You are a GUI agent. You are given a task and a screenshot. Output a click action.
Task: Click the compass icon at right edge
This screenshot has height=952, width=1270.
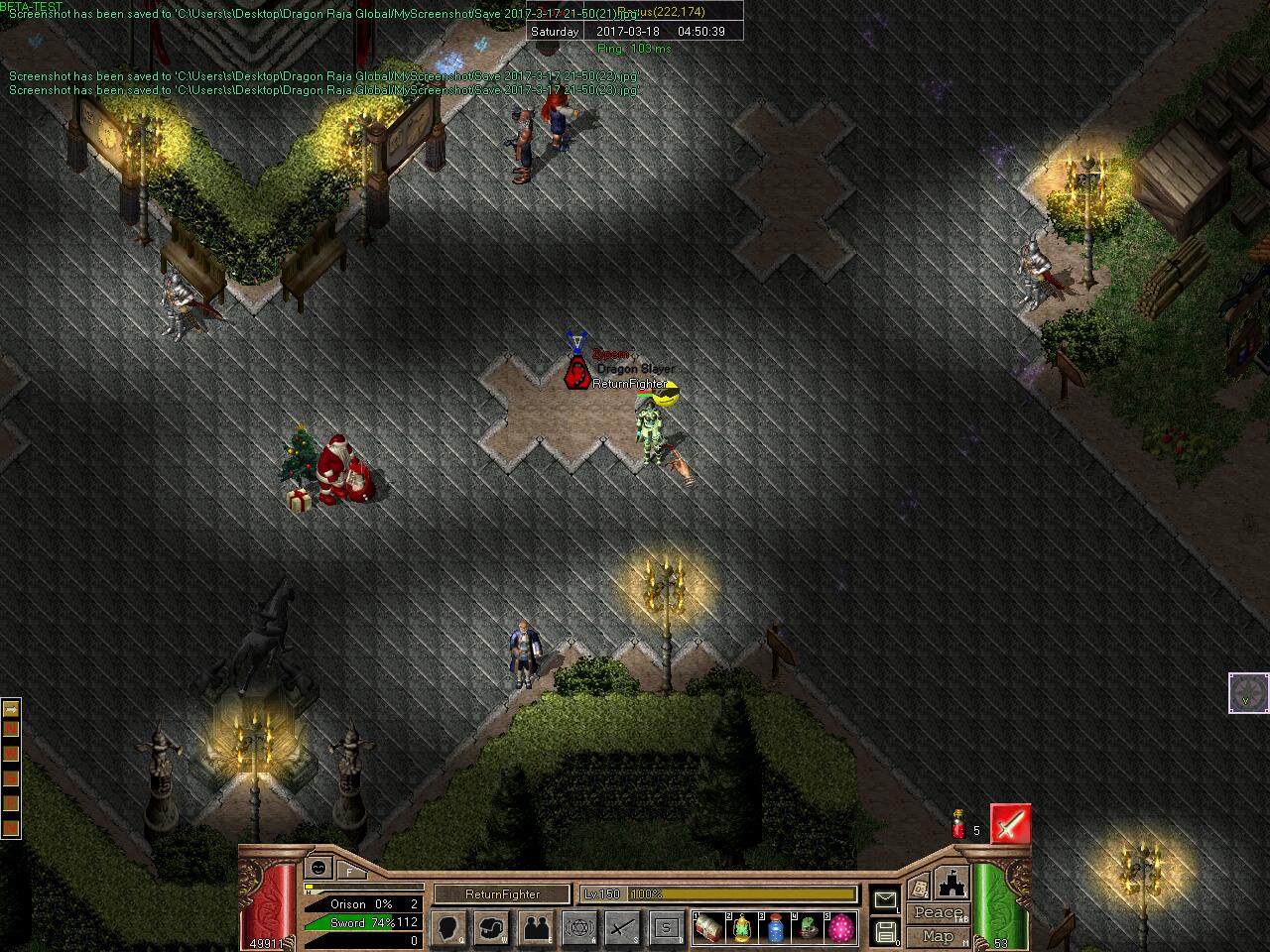pos(1247,692)
